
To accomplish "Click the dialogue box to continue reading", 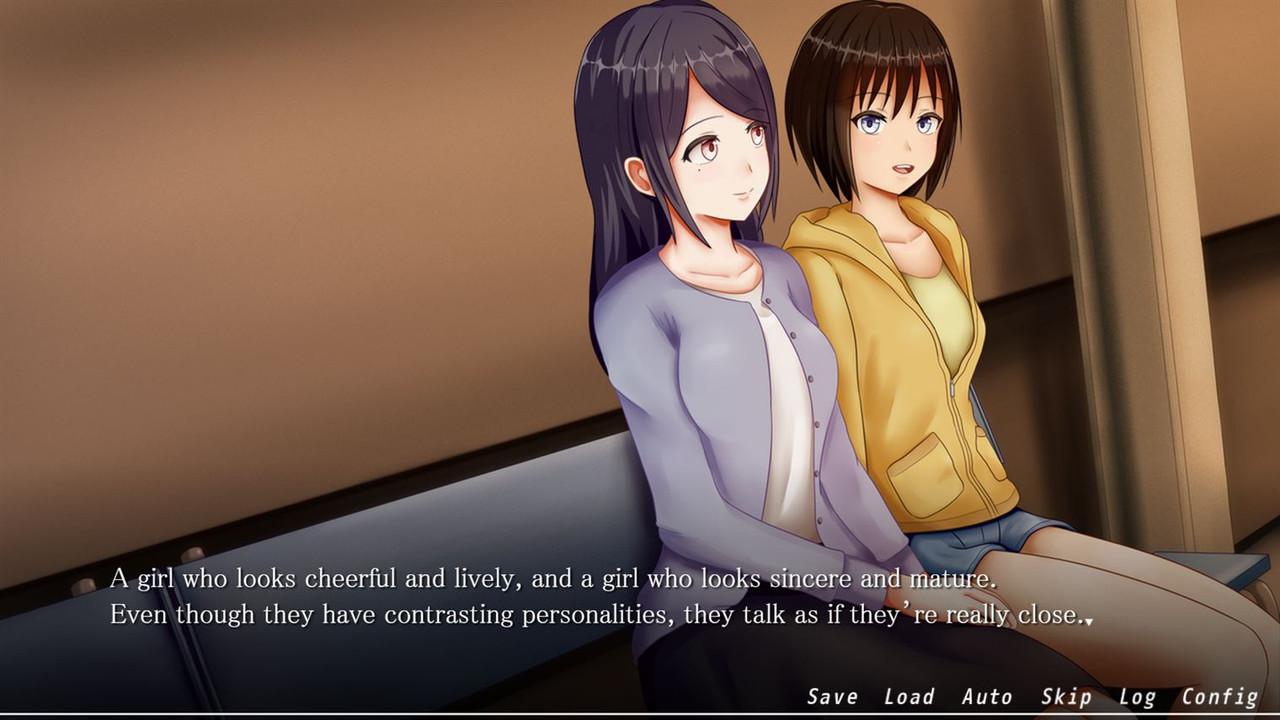I will tap(600, 597).
